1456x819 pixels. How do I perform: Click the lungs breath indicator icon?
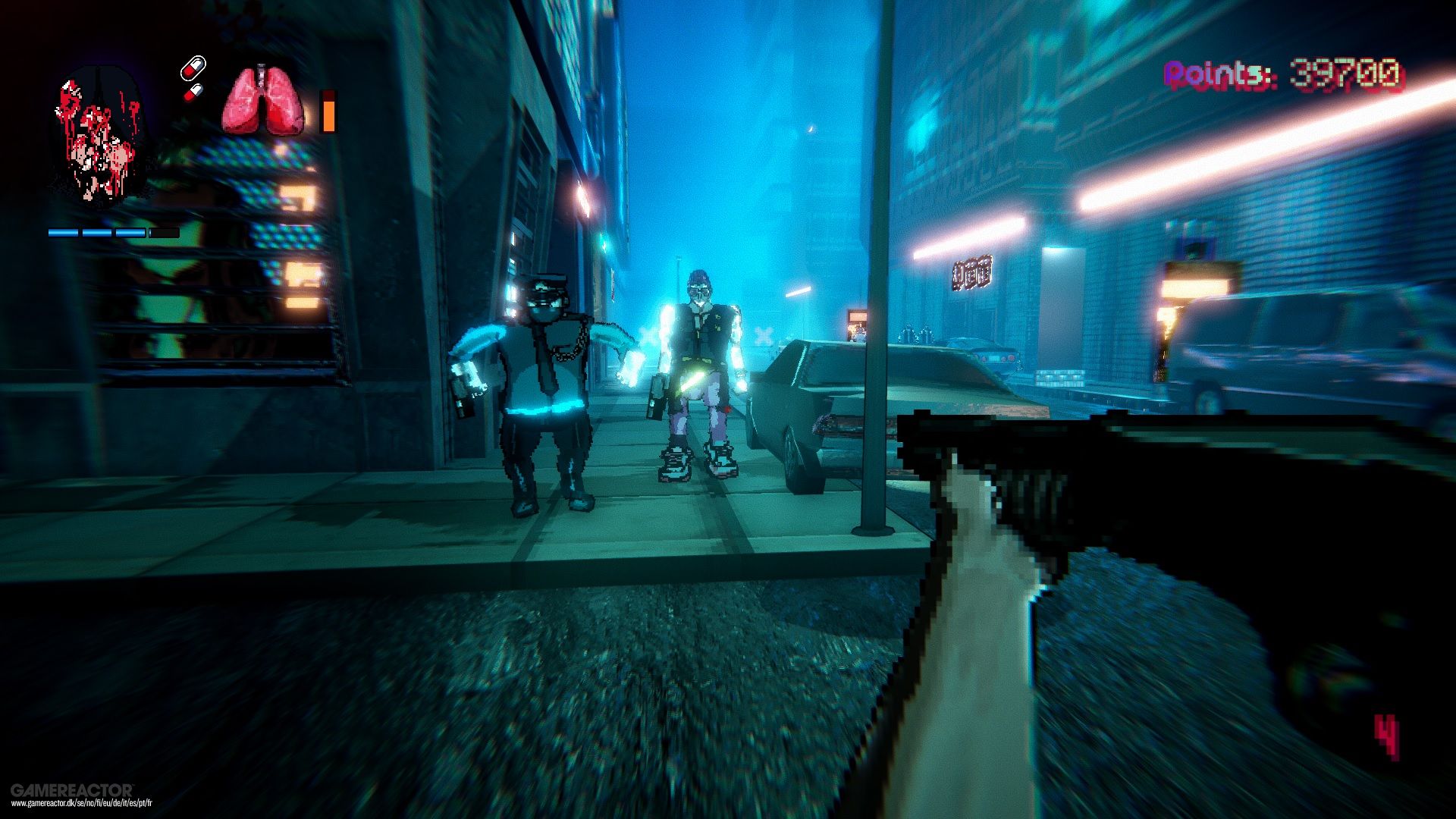click(262, 102)
